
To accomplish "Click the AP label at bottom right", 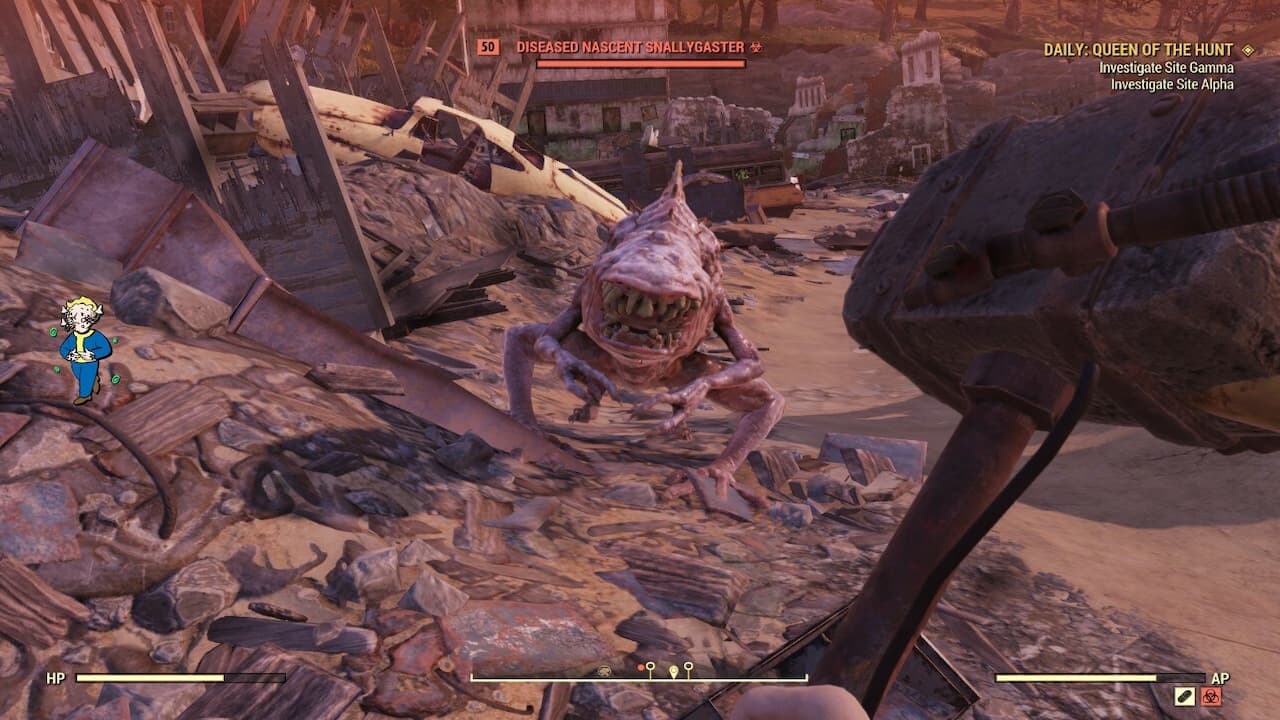I will (x=1221, y=678).
